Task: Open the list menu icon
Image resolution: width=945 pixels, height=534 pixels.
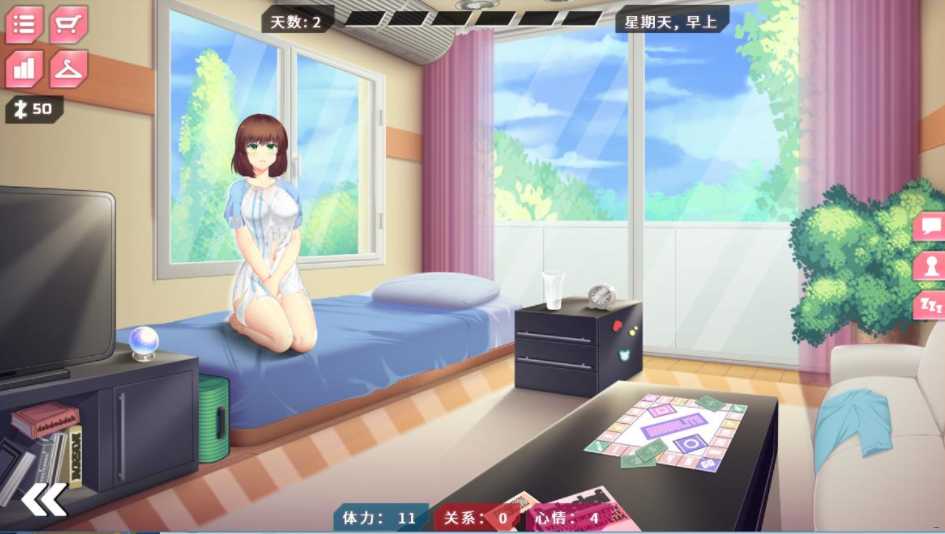Action: (x=24, y=24)
